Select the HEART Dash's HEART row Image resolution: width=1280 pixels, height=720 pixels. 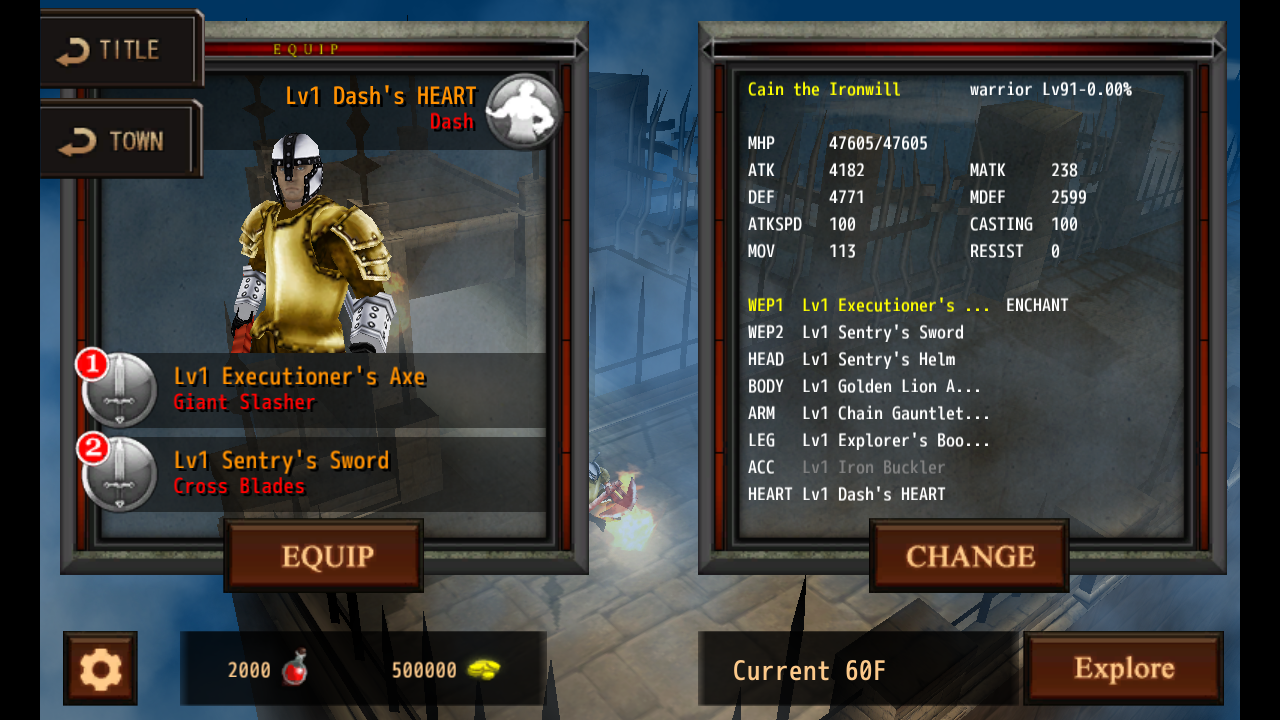(847, 494)
